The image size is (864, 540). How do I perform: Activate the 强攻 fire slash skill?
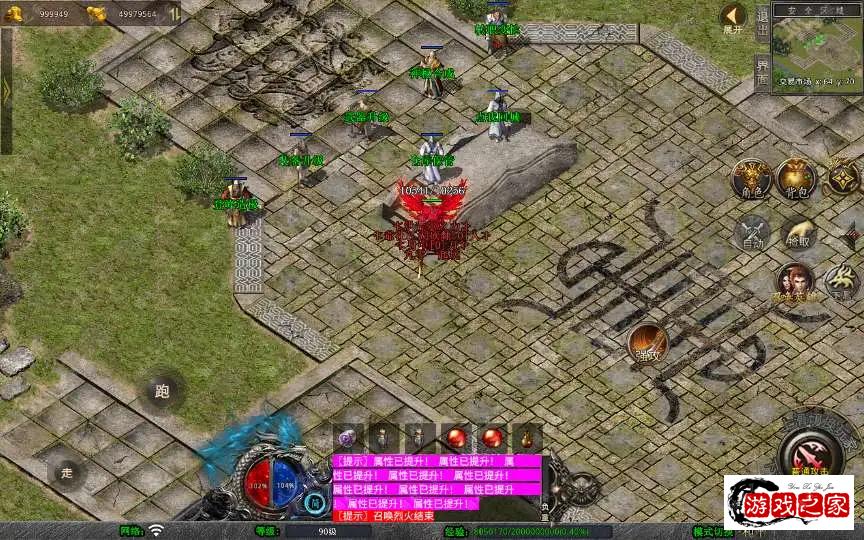(x=648, y=344)
